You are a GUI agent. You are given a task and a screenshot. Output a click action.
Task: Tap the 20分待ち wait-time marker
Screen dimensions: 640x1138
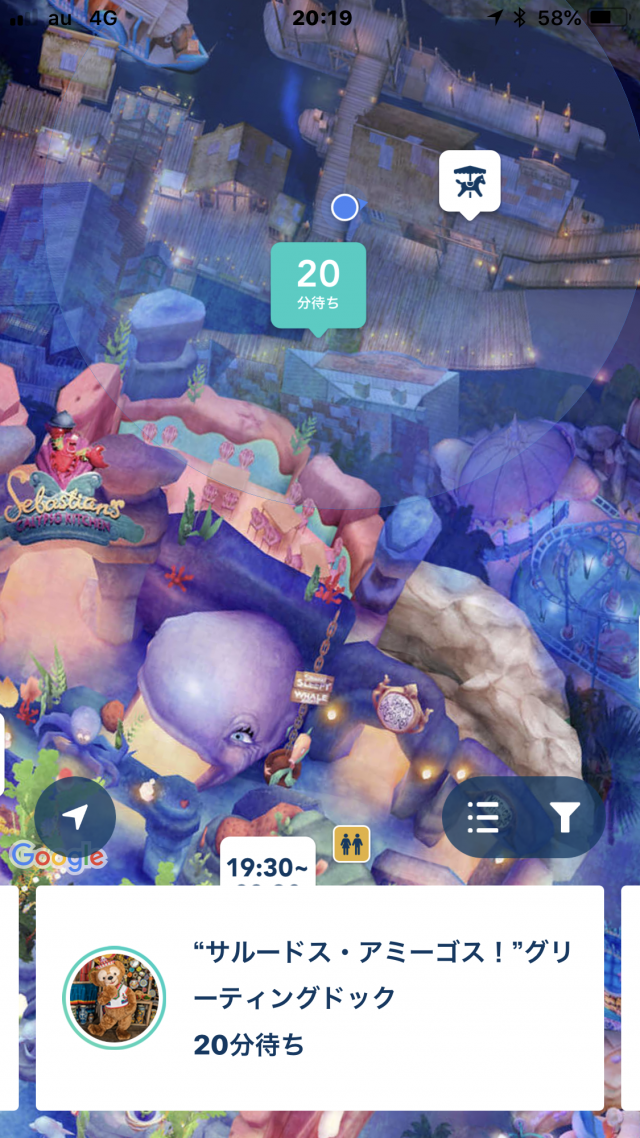pyautogui.click(x=318, y=284)
